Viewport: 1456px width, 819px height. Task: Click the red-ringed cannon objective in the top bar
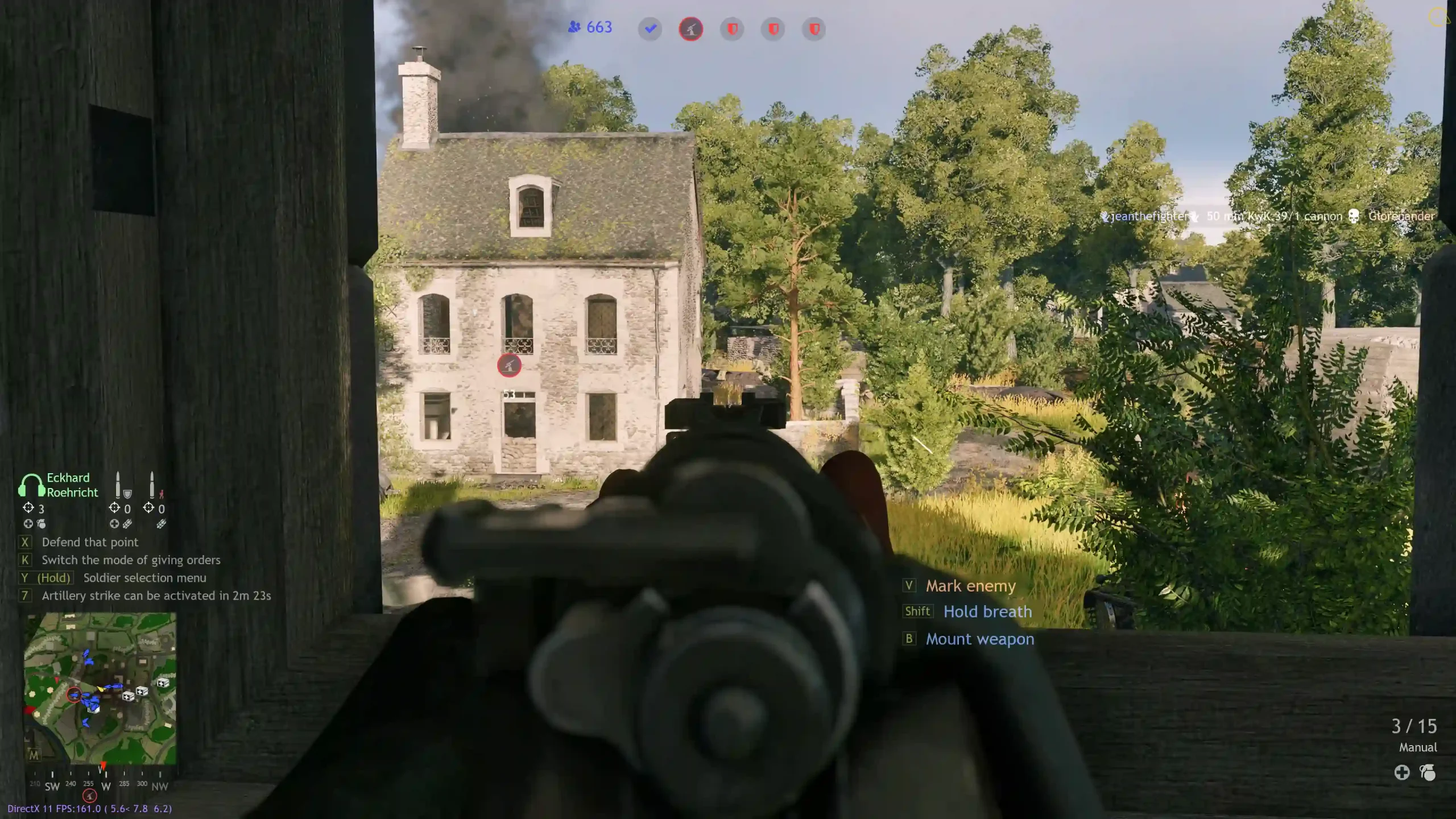click(x=691, y=29)
